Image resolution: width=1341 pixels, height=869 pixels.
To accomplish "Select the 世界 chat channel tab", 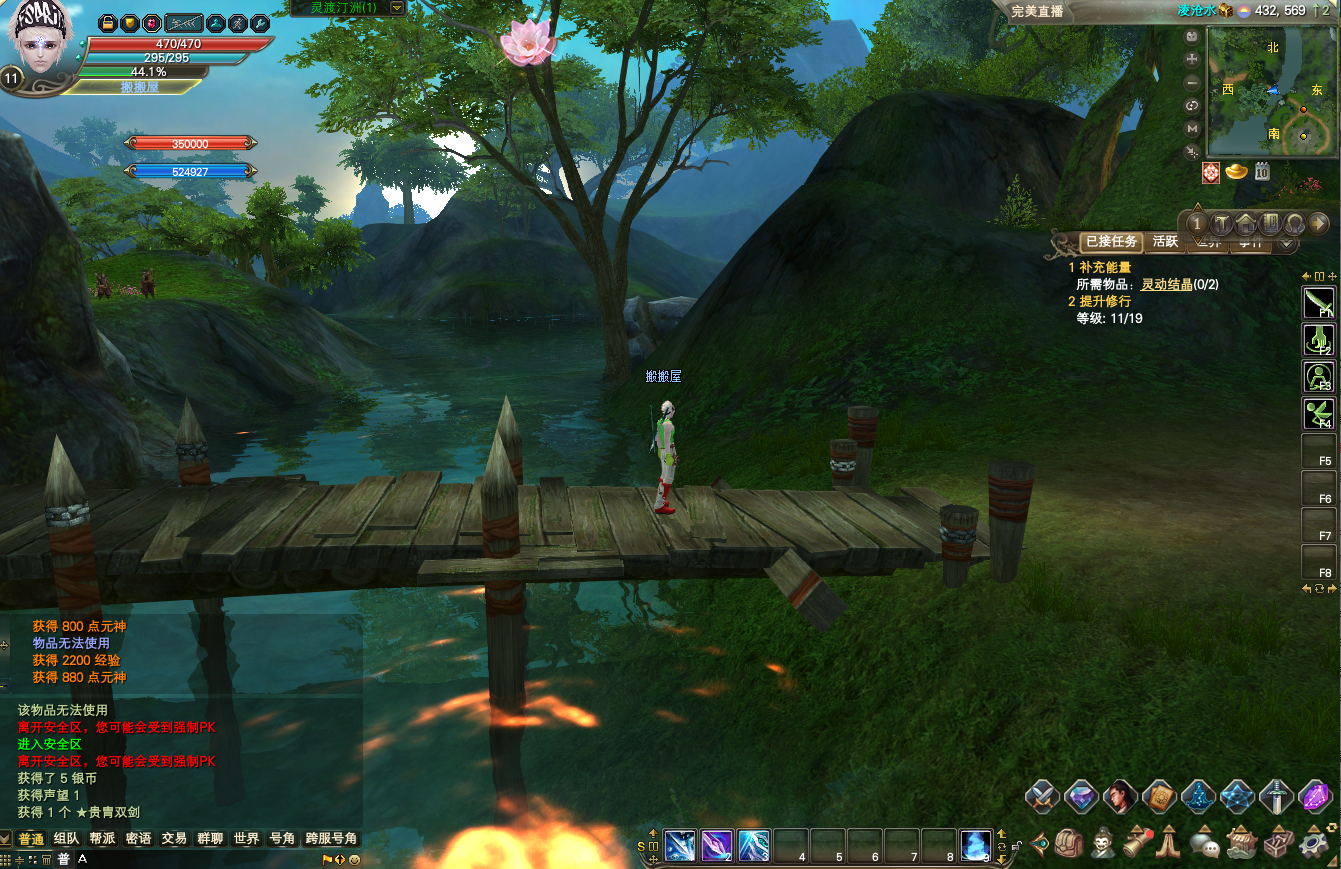I will pos(246,839).
